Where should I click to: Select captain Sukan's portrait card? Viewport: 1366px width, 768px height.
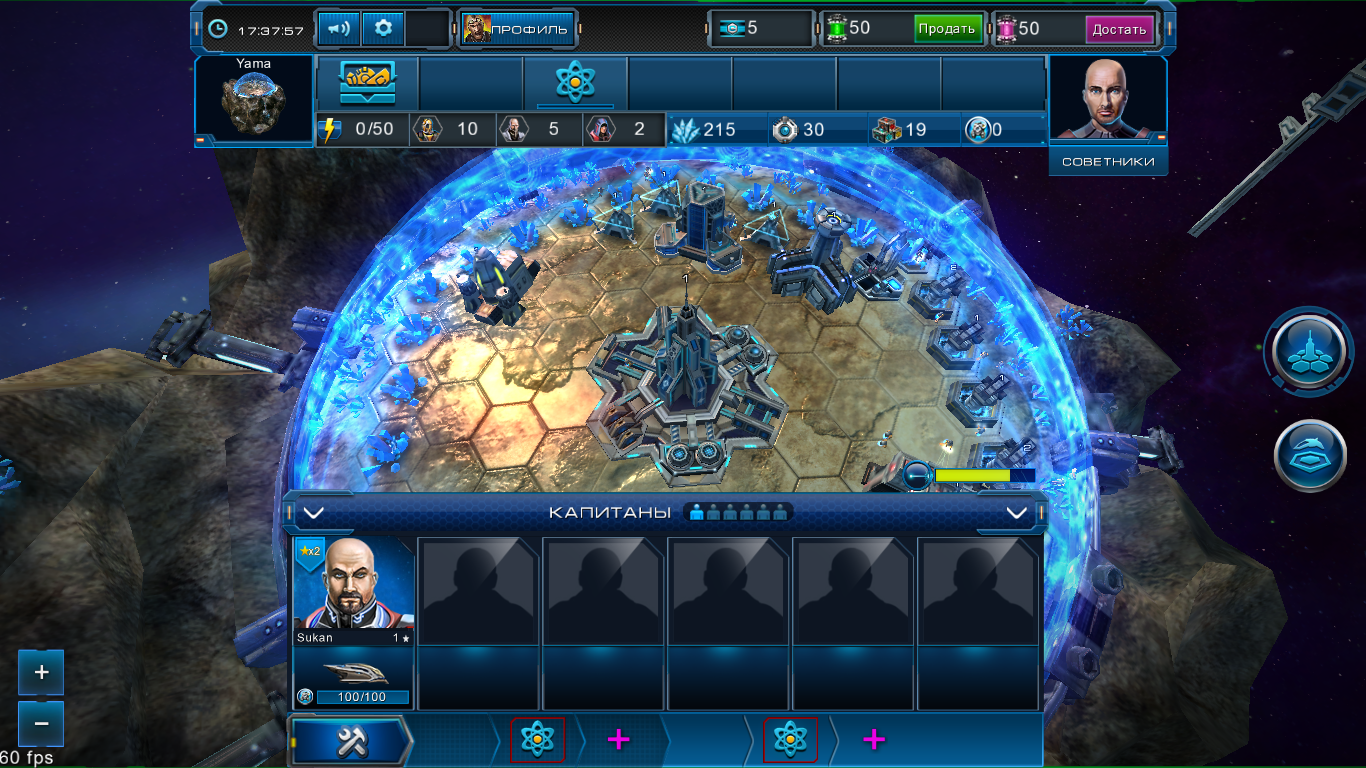(x=354, y=590)
